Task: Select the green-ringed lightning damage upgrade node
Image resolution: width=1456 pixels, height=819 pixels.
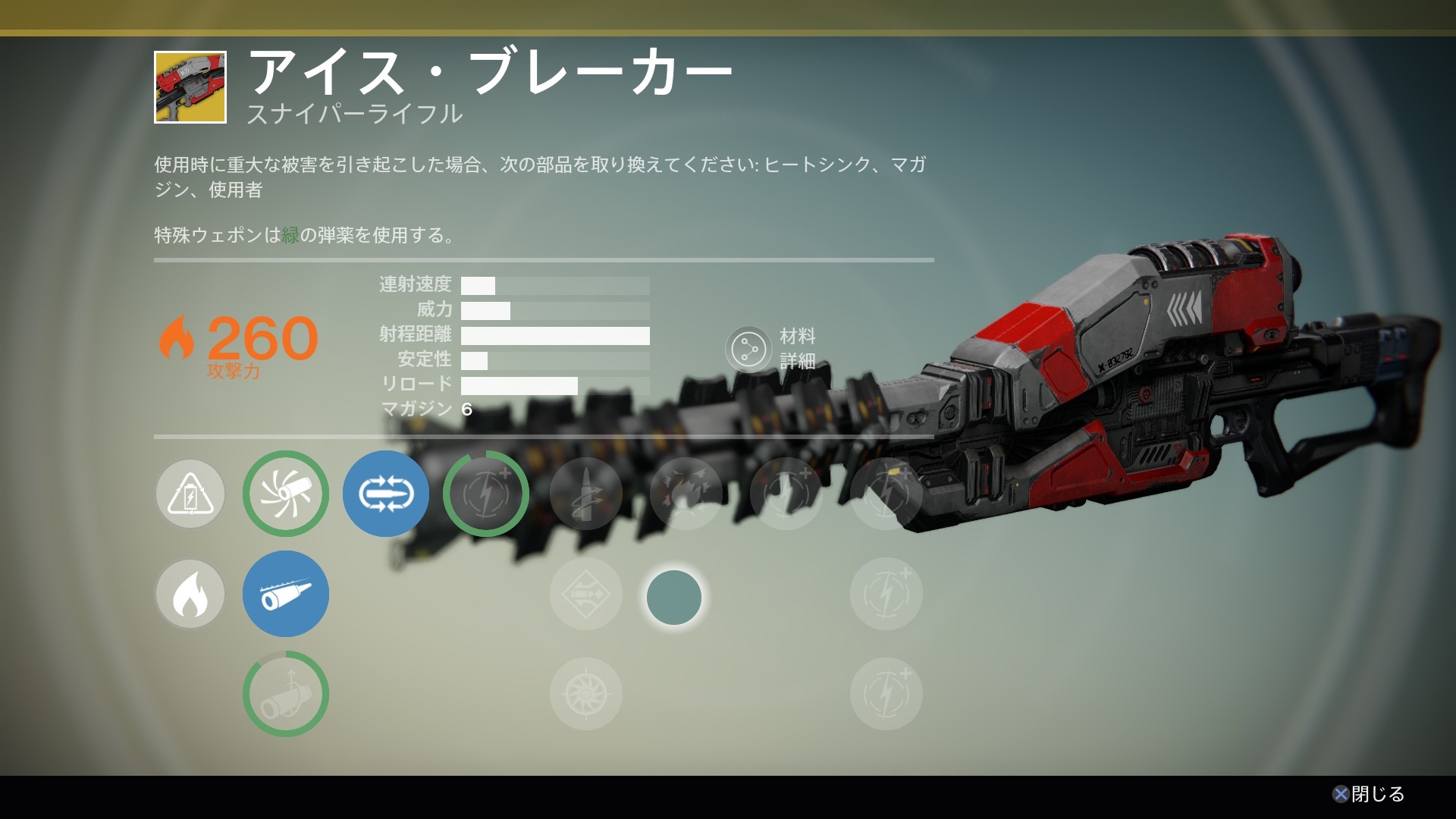Action: pyautogui.click(x=486, y=494)
